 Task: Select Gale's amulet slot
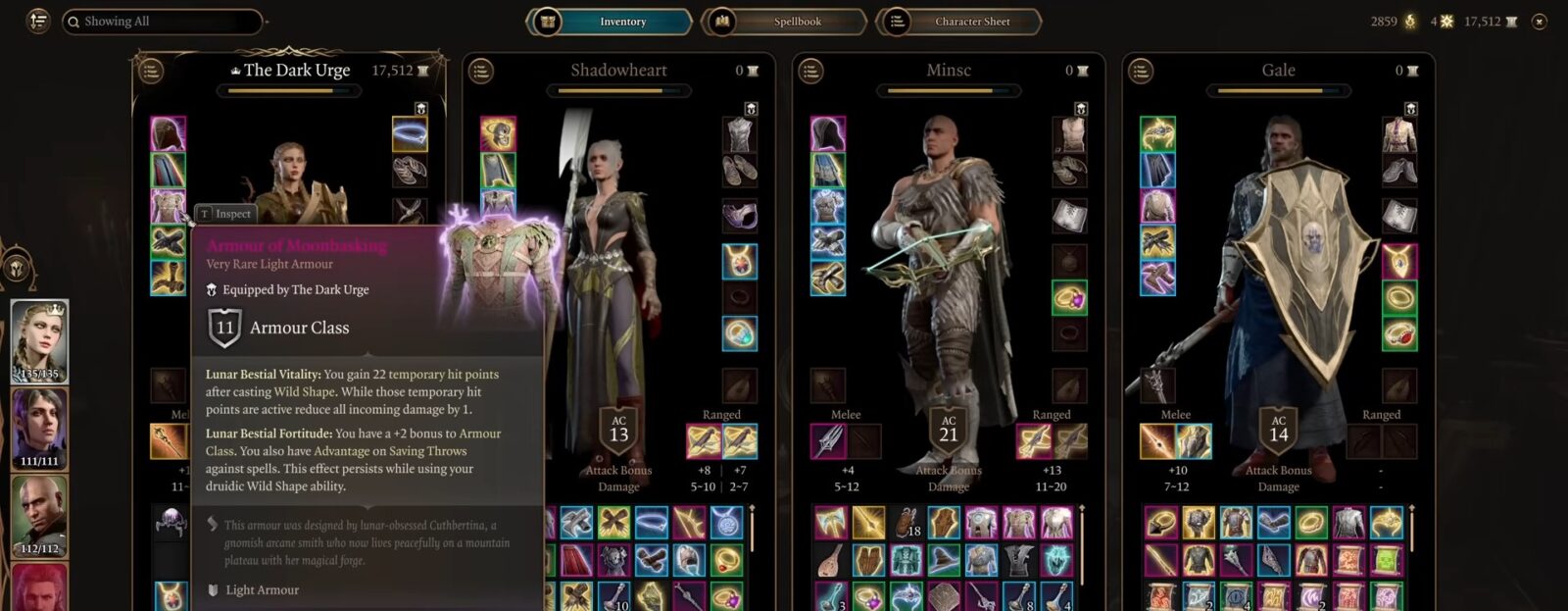pyautogui.click(x=1398, y=261)
